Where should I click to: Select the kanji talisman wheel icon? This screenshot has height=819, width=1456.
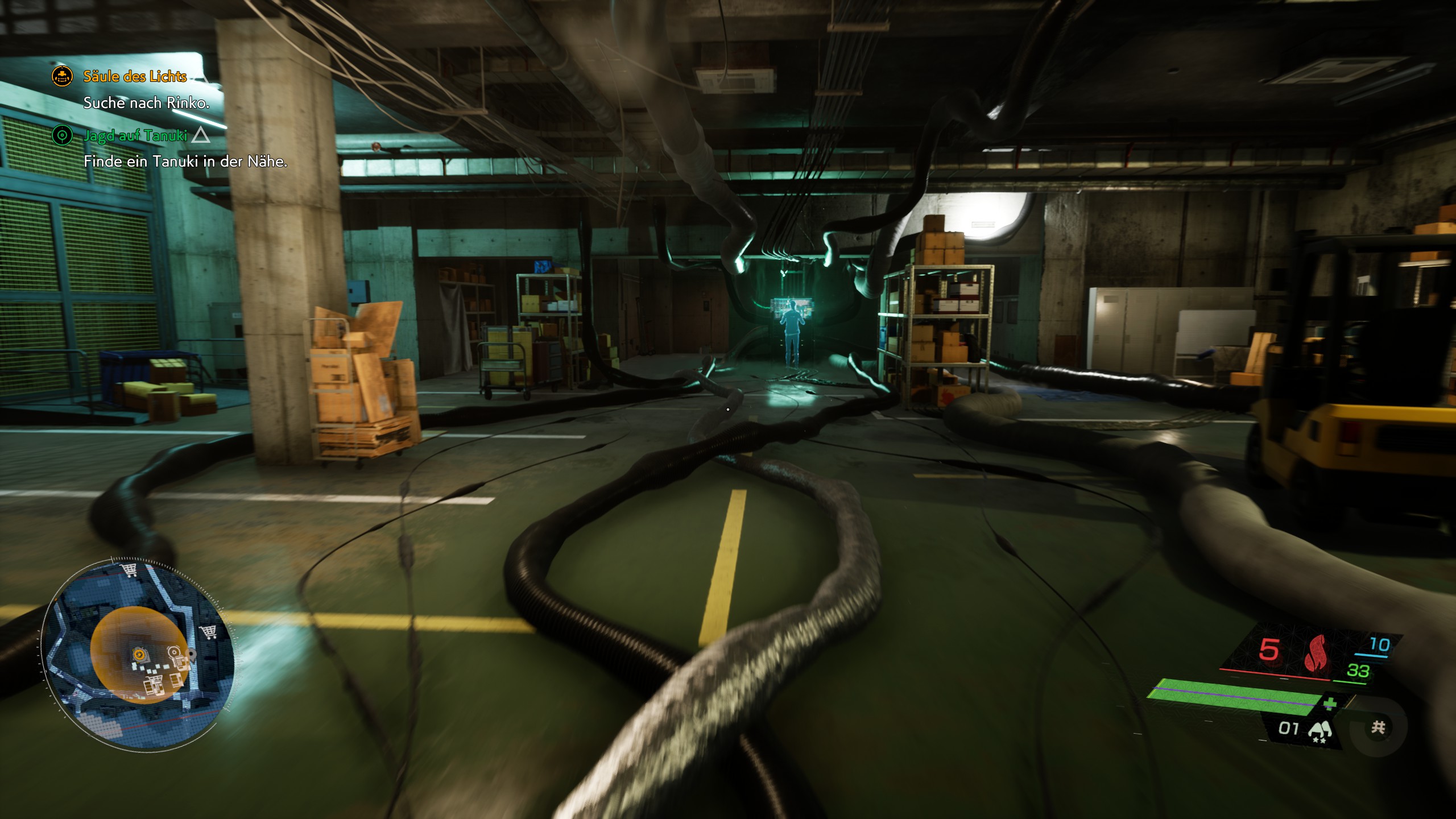(x=1378, y=727)
